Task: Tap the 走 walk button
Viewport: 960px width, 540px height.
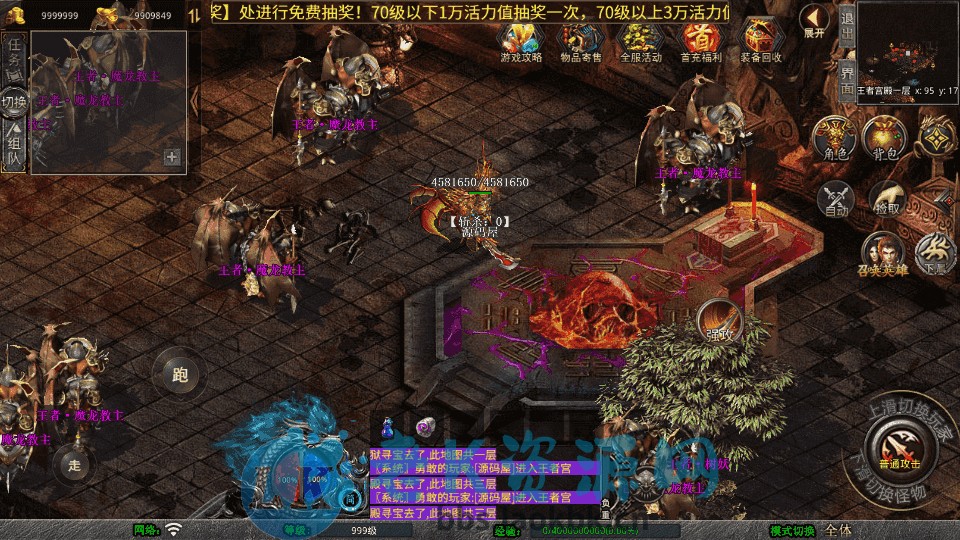Action: coord(73,463)
